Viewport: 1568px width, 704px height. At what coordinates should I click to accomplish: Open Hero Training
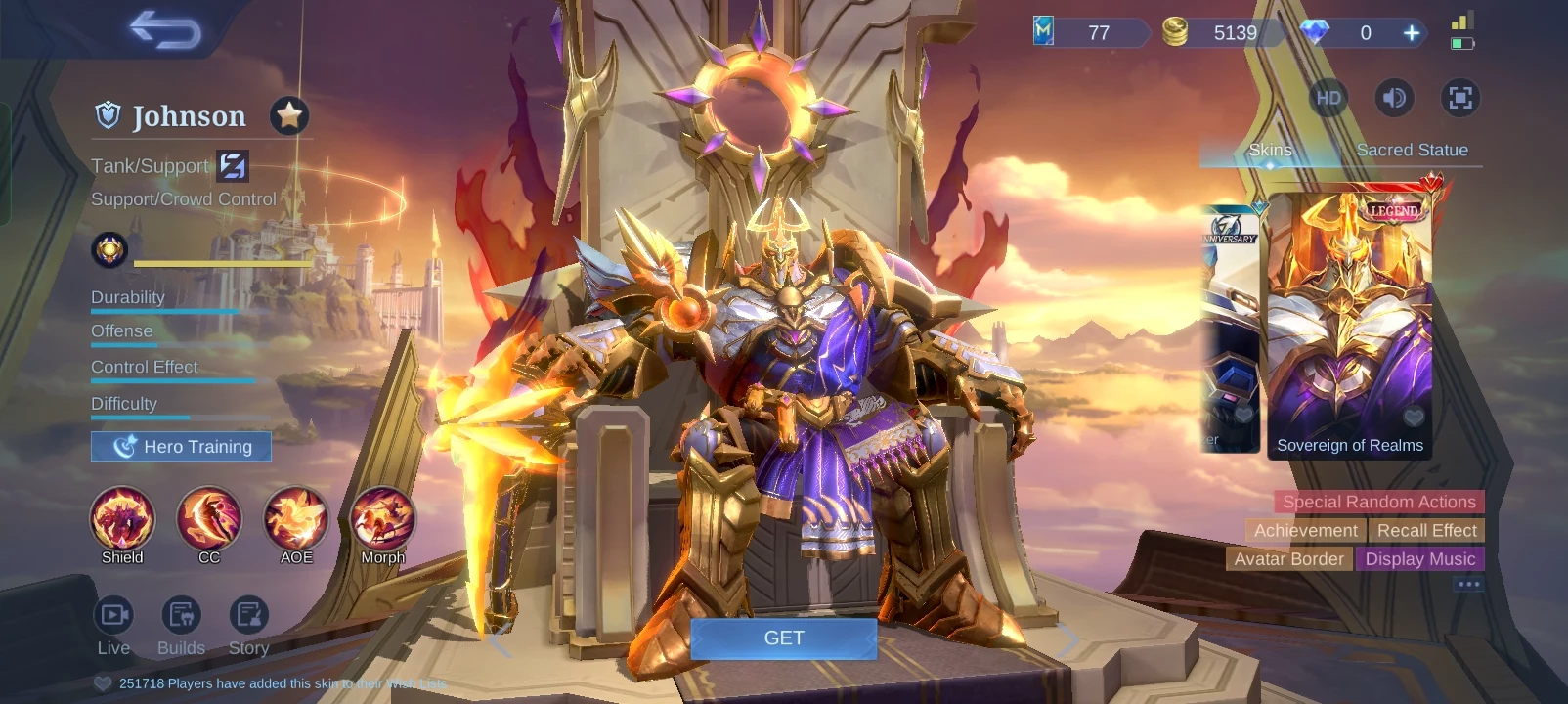pyautogui.click(x=181, y=447)
